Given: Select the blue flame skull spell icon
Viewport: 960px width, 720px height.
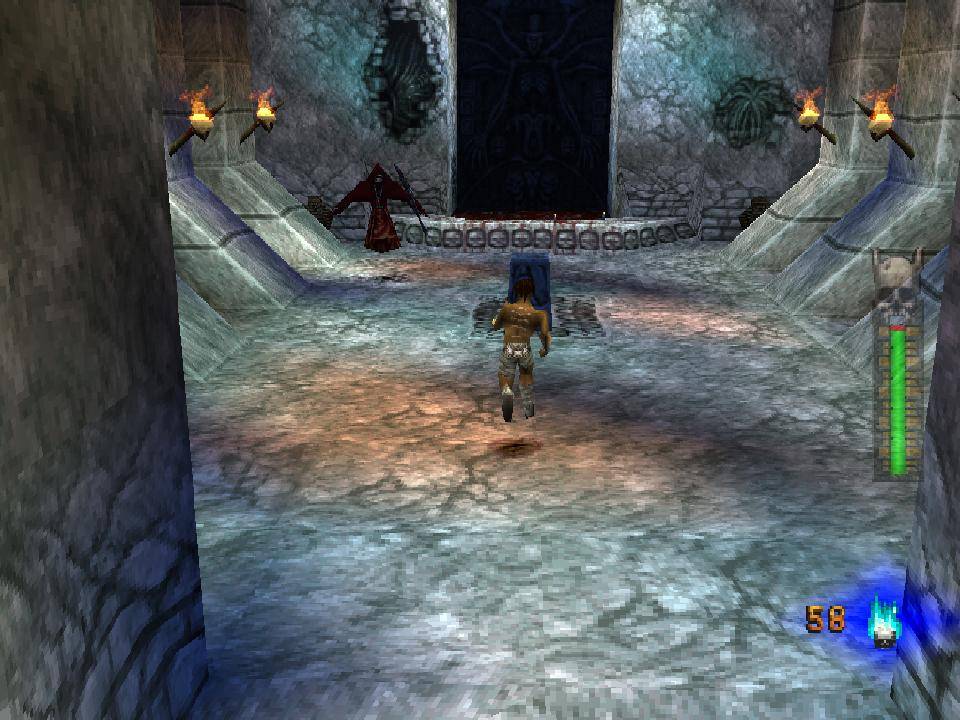Looking at the screenshot, I should 882,622.
